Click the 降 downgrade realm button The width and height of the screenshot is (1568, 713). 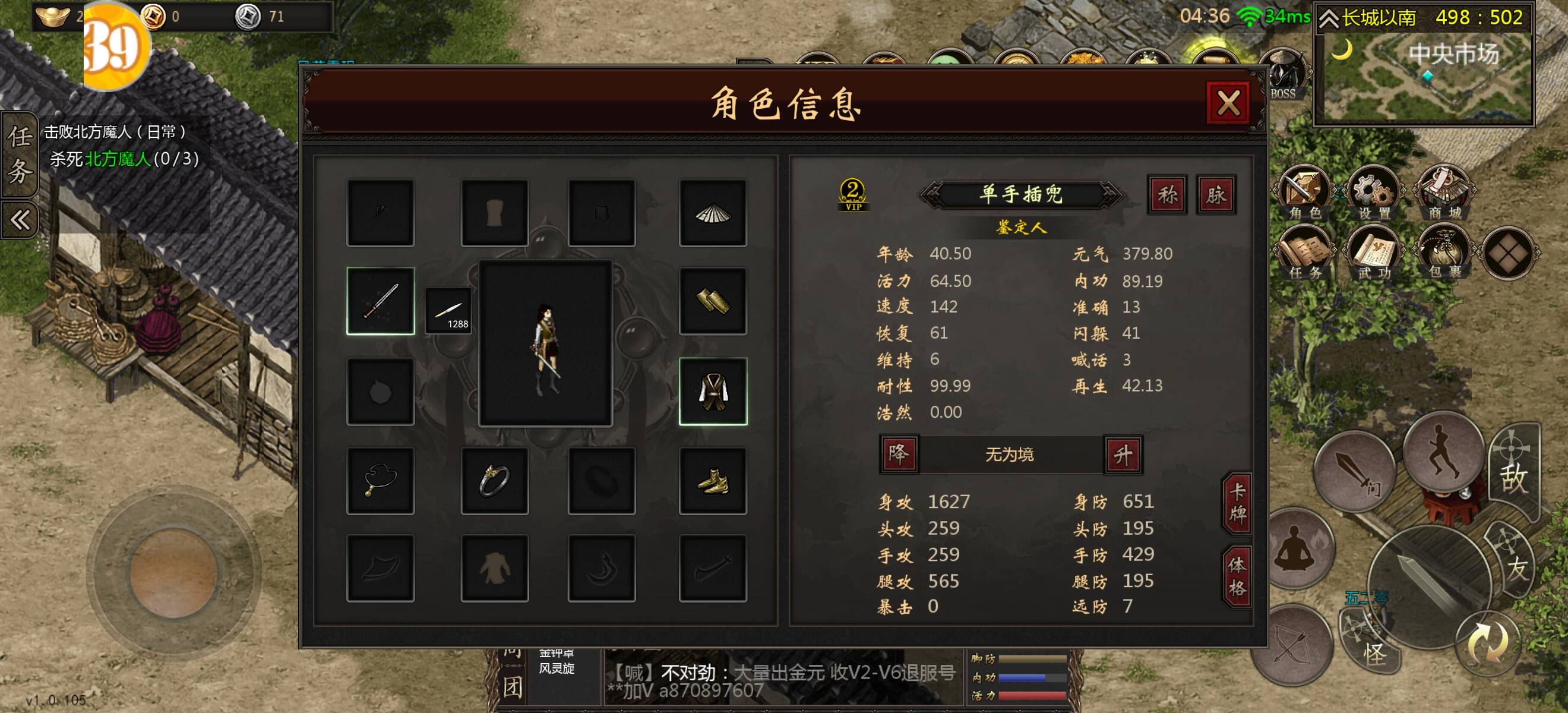899,454
